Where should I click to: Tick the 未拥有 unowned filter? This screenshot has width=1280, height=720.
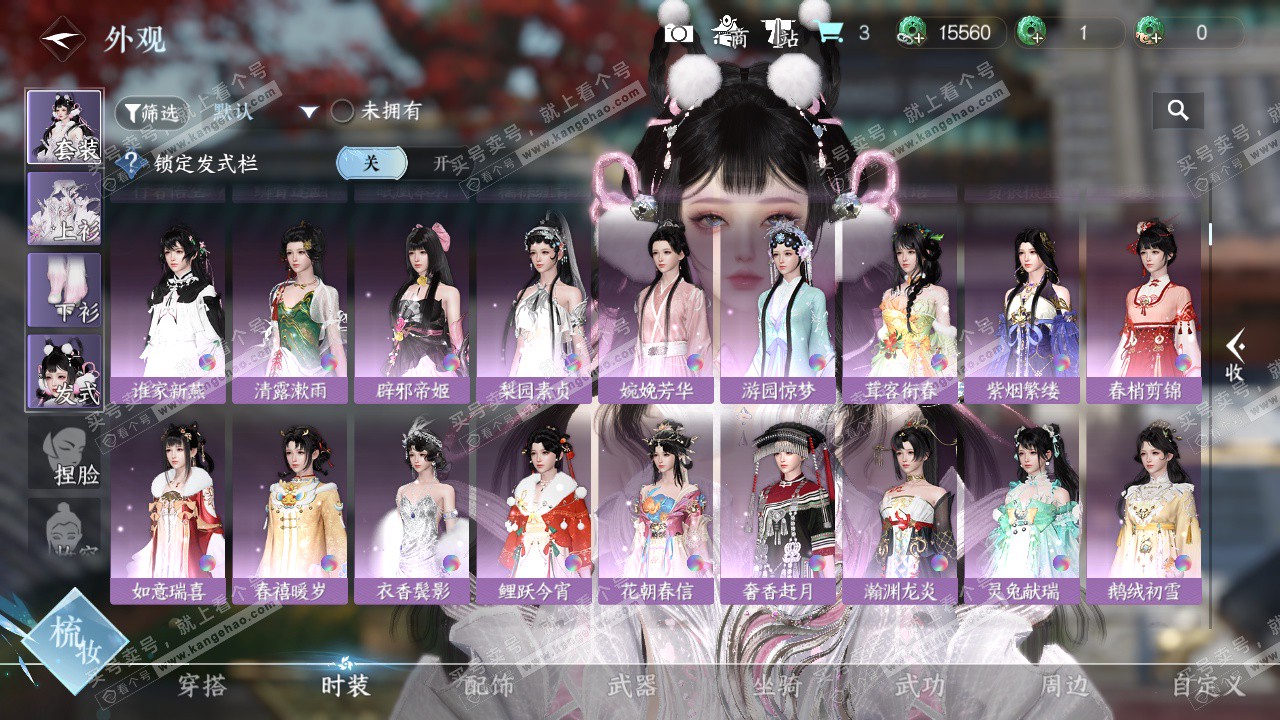pos(343,112)
